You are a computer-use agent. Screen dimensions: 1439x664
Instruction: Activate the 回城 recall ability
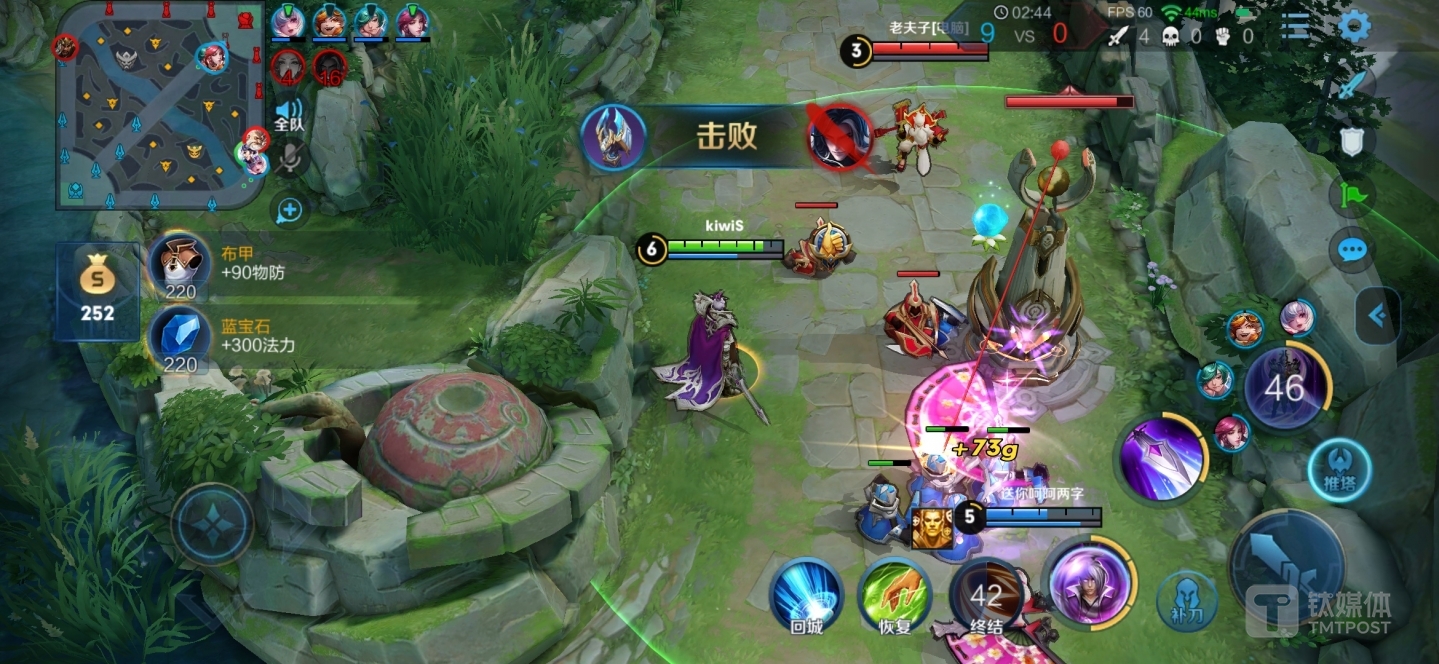(806, 596)
